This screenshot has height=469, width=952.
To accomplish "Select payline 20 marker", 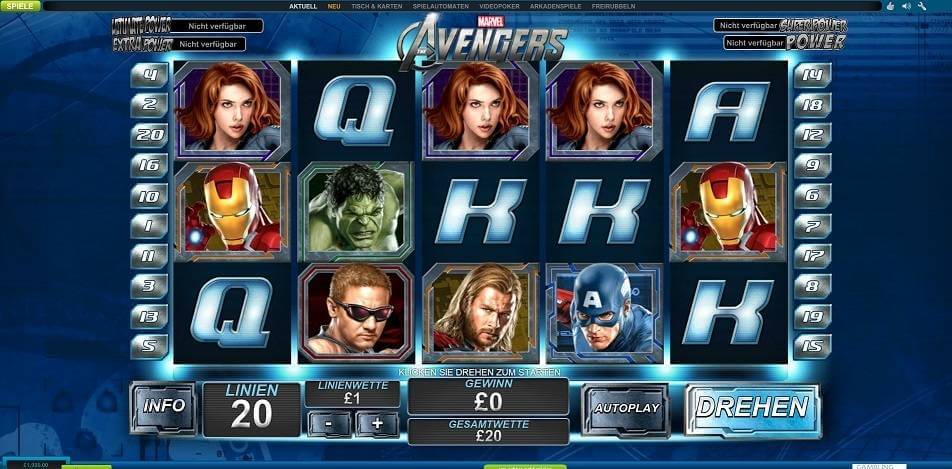I will coord(149,134).
